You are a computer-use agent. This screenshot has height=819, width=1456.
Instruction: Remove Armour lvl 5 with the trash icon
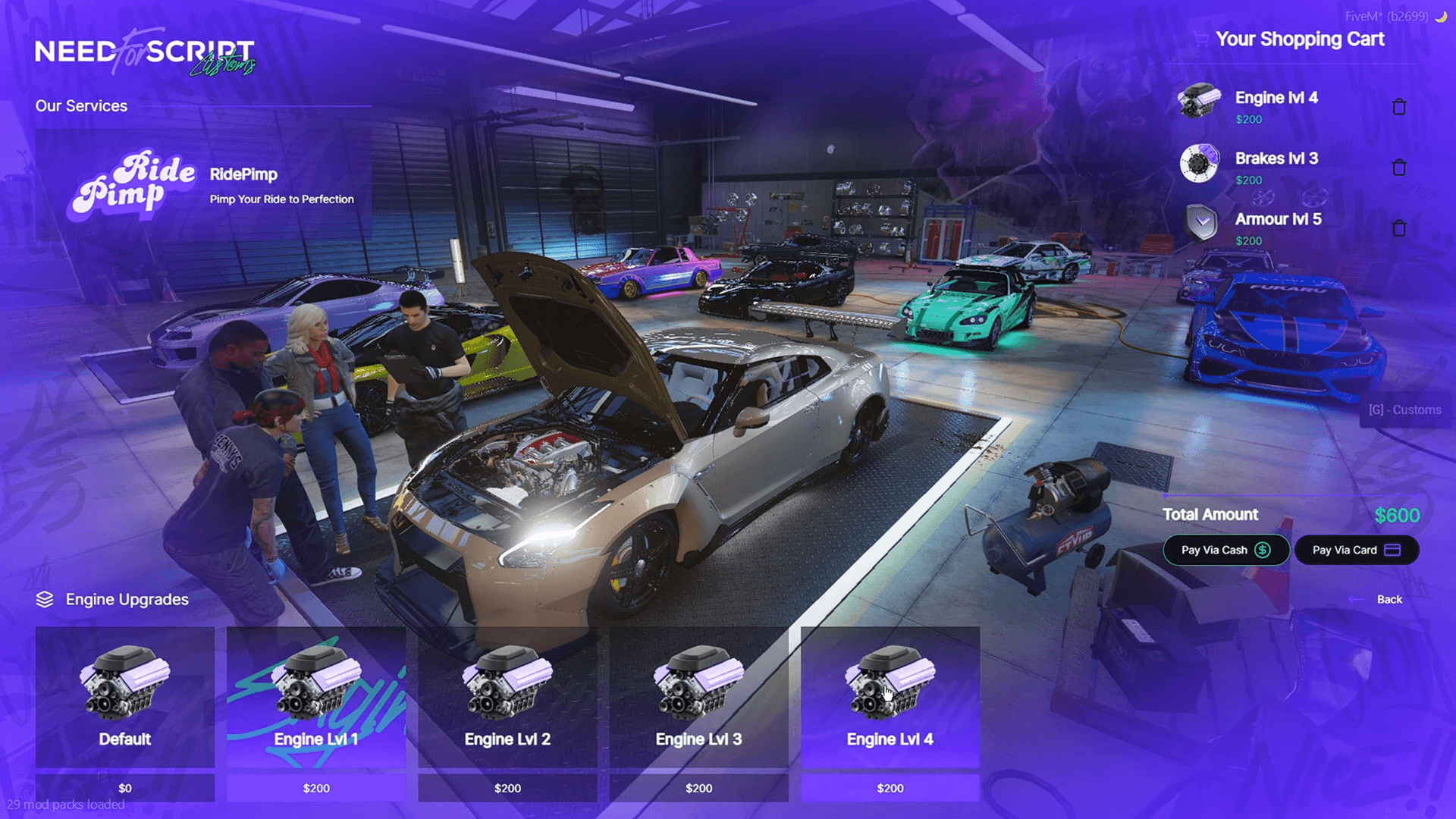pyautogui.click(x=1399, y=227)
